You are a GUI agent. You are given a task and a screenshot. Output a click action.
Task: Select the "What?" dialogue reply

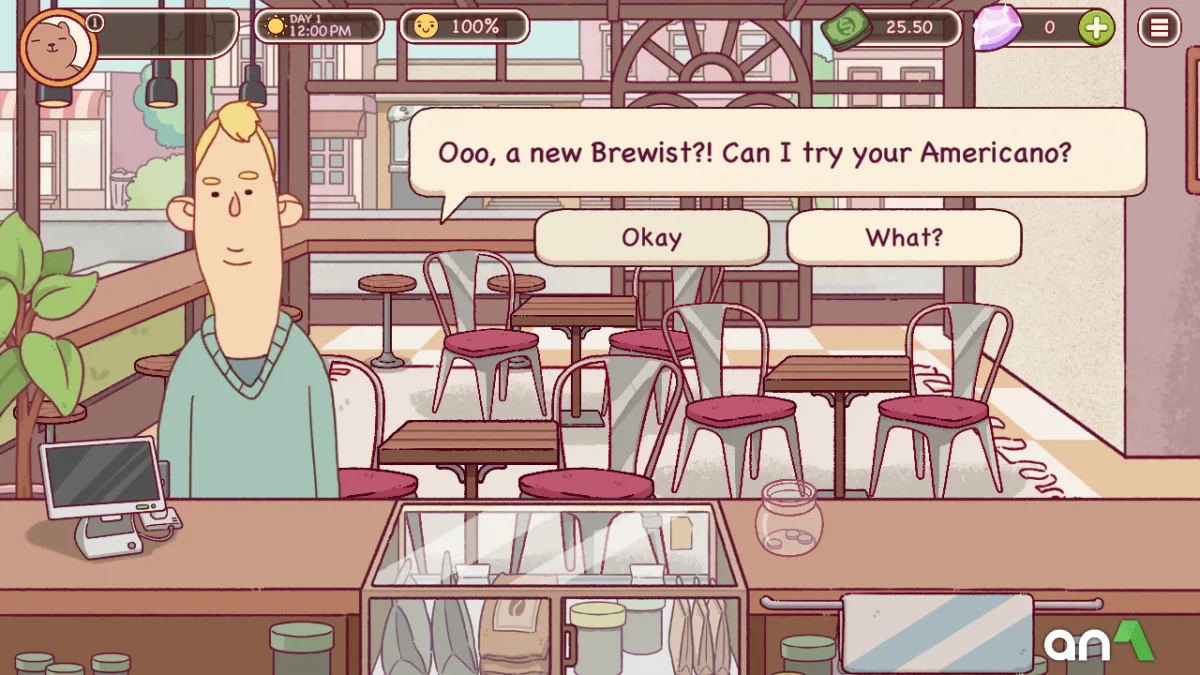tap(904, 238)
